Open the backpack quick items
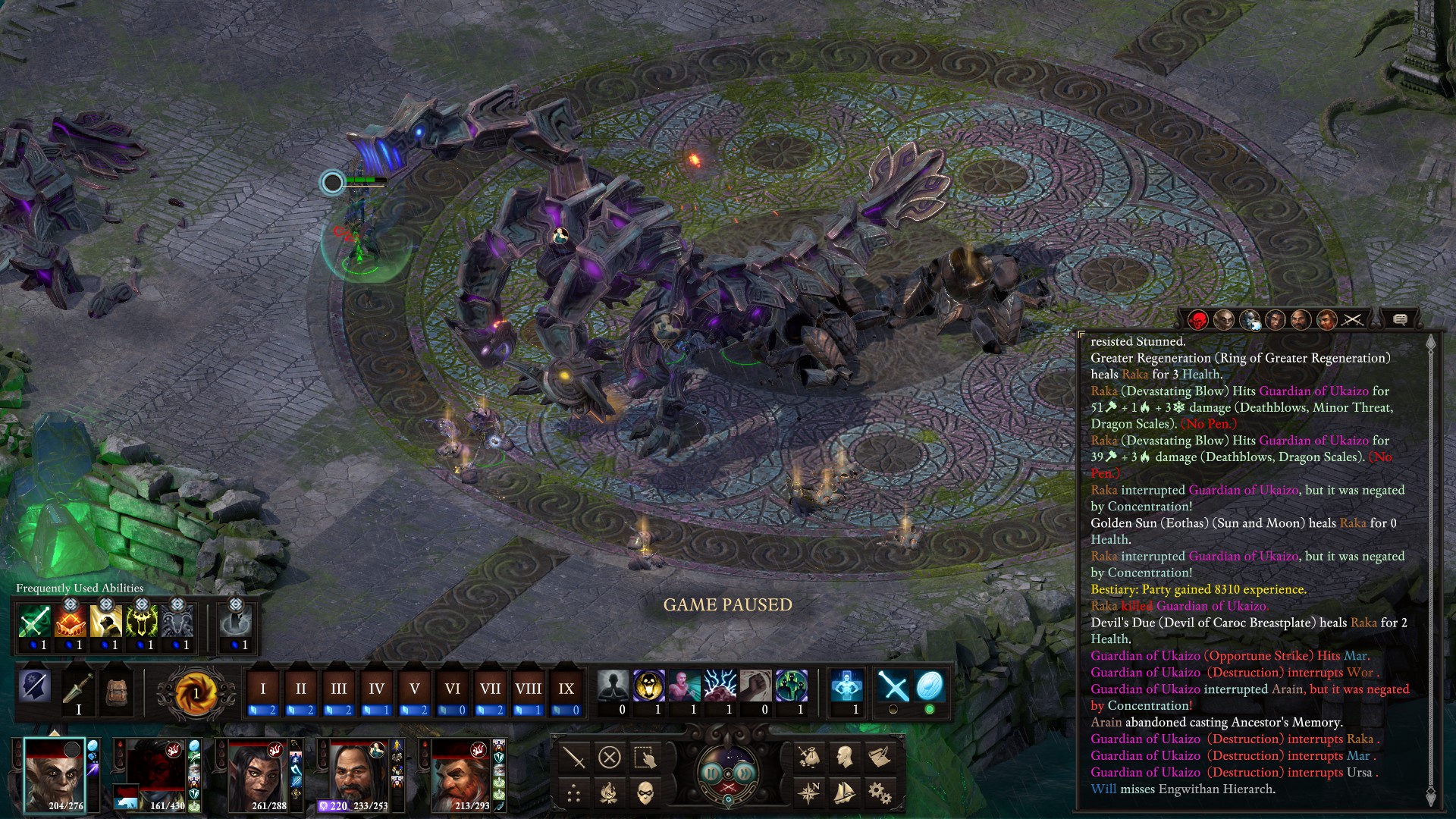The height and width of the screenshot is (819, 1456). (116, 689)
